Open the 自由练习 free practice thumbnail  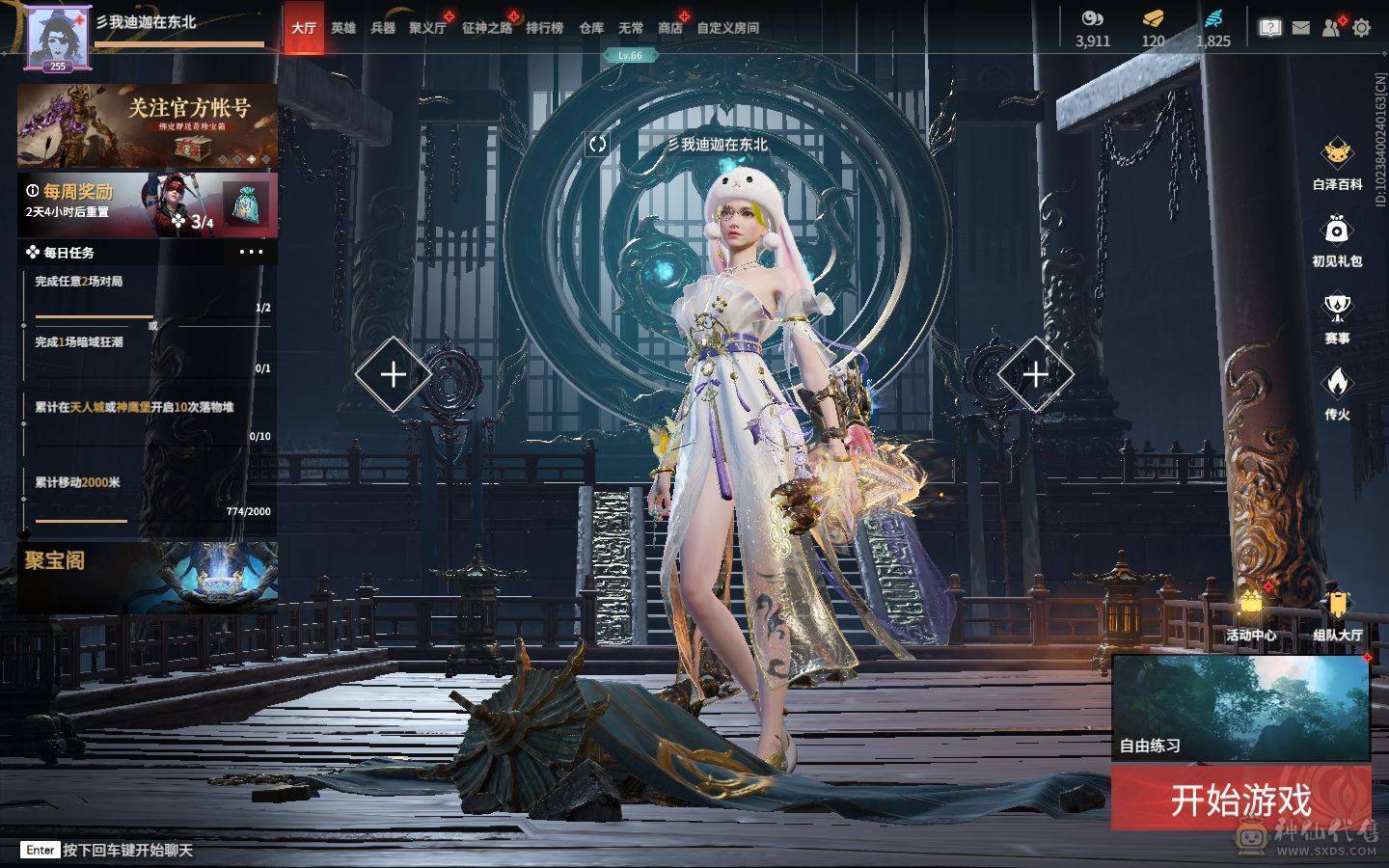(1240, 709)
